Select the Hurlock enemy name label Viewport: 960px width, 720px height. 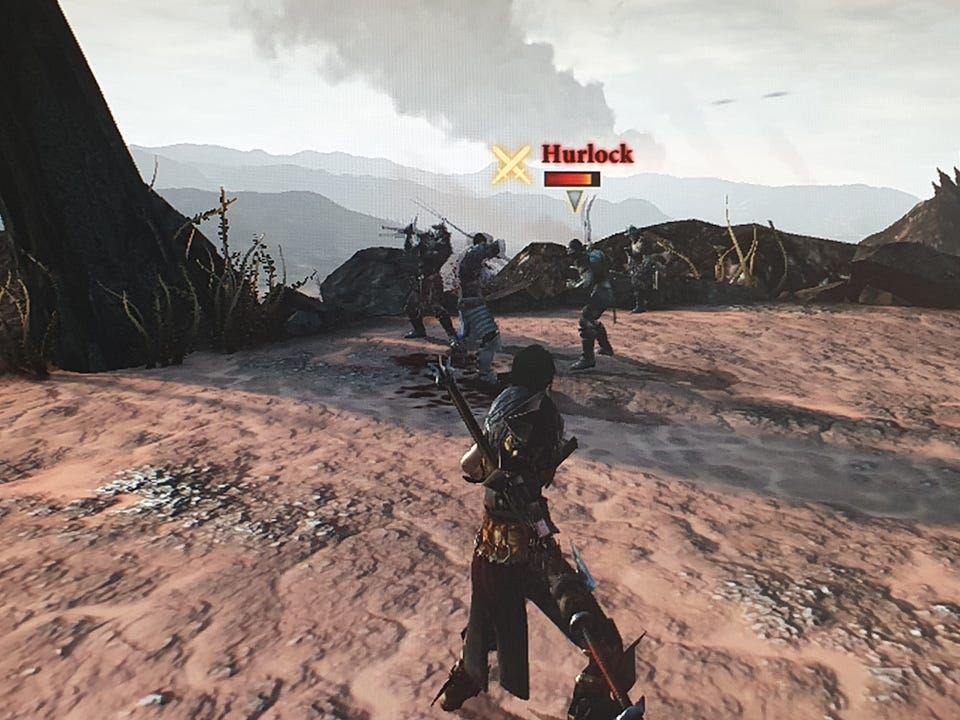coord(587,154)
